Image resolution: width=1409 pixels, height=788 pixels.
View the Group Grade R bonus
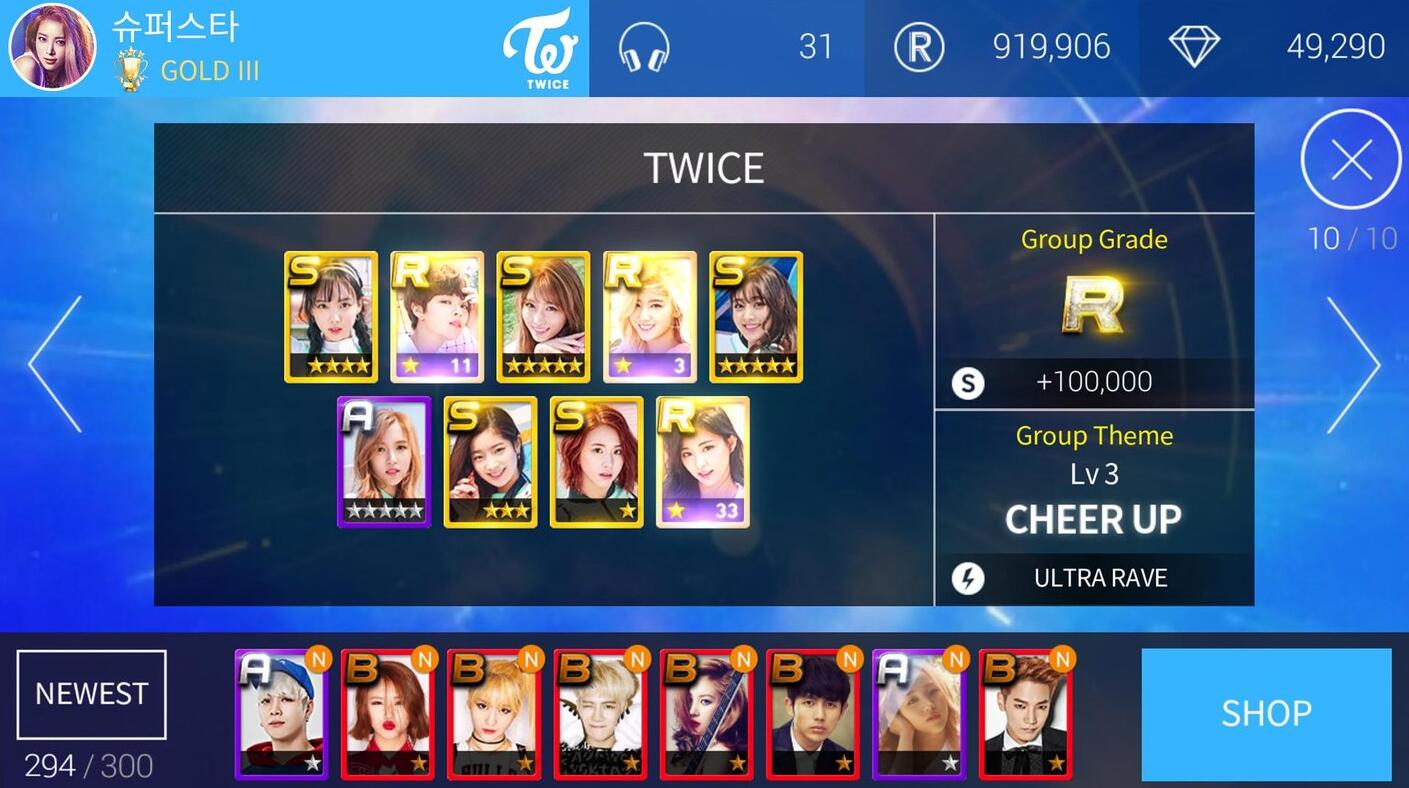pyautogui.click(x=1094, y=305)
